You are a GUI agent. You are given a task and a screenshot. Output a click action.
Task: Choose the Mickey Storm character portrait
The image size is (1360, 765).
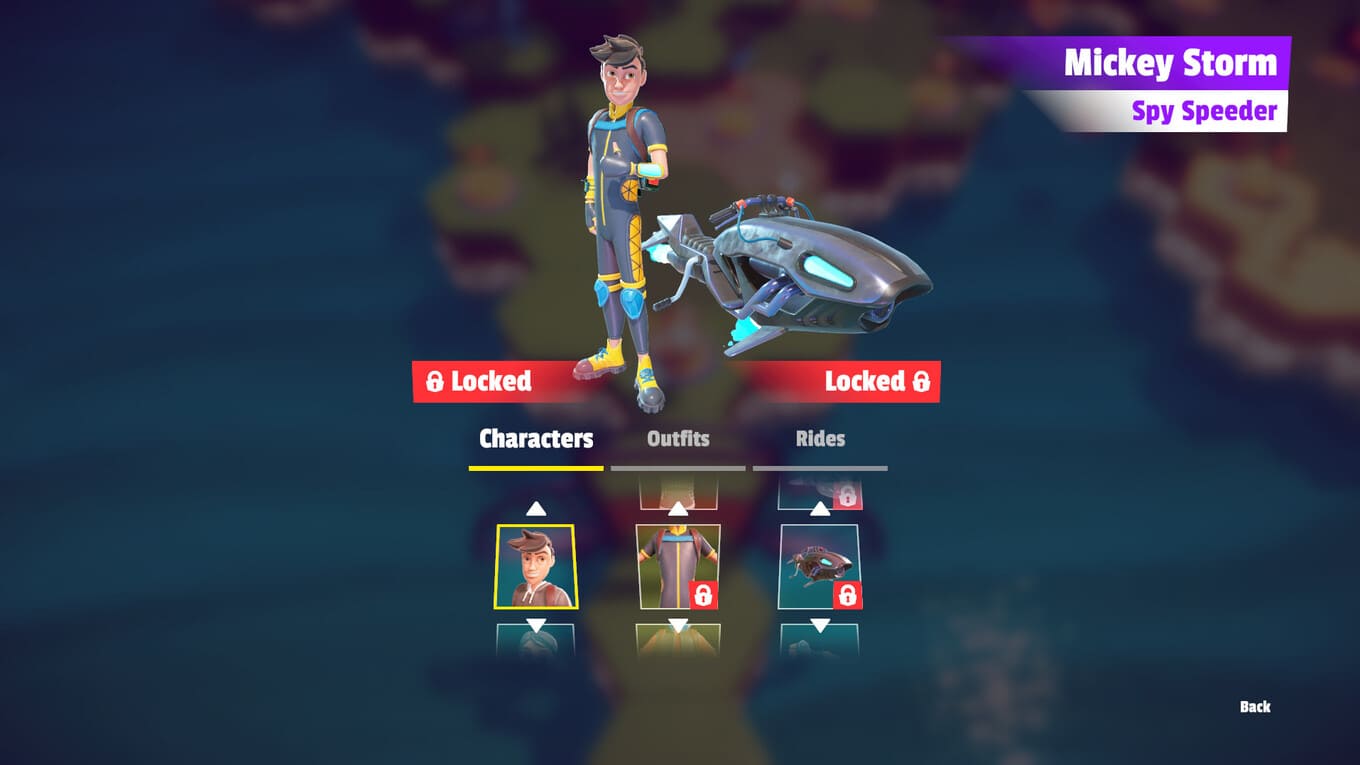click(535, 566)
